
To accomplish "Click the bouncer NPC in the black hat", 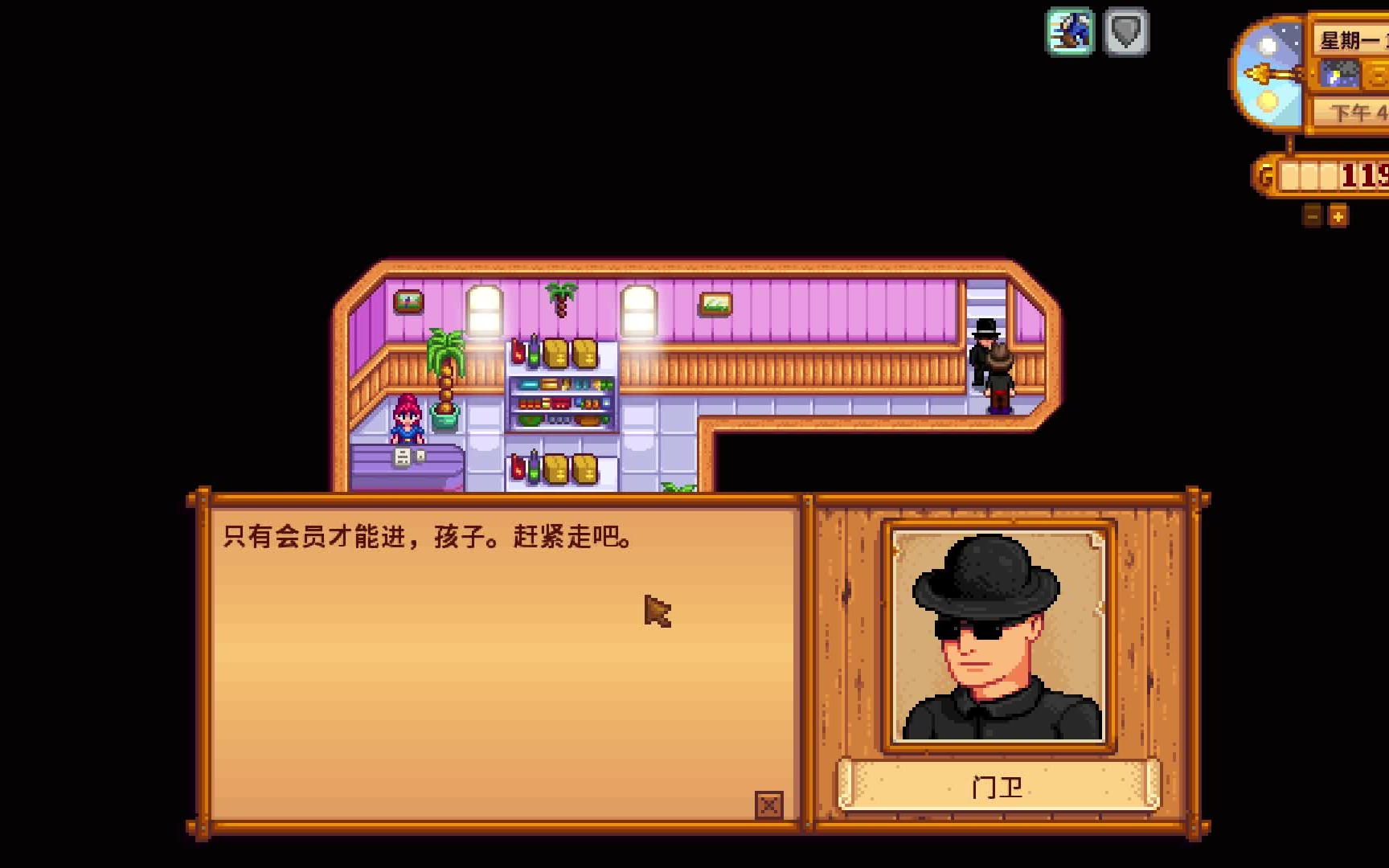I will [x=982, y=346].
